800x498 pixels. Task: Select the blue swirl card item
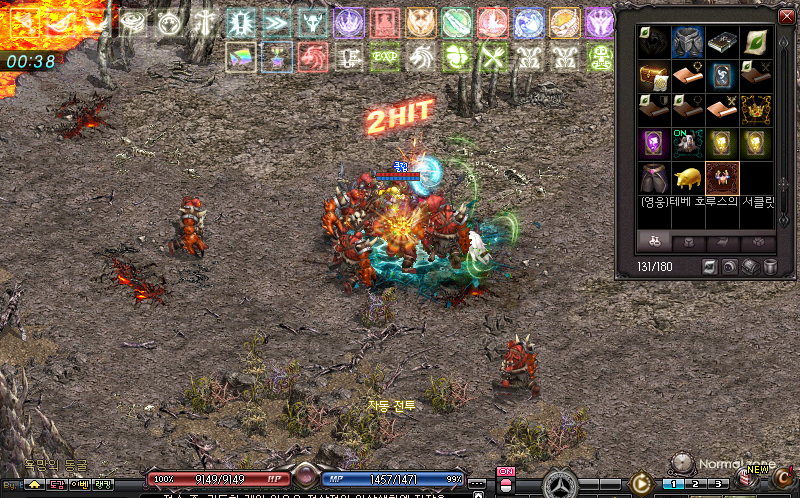pos(722,75)
